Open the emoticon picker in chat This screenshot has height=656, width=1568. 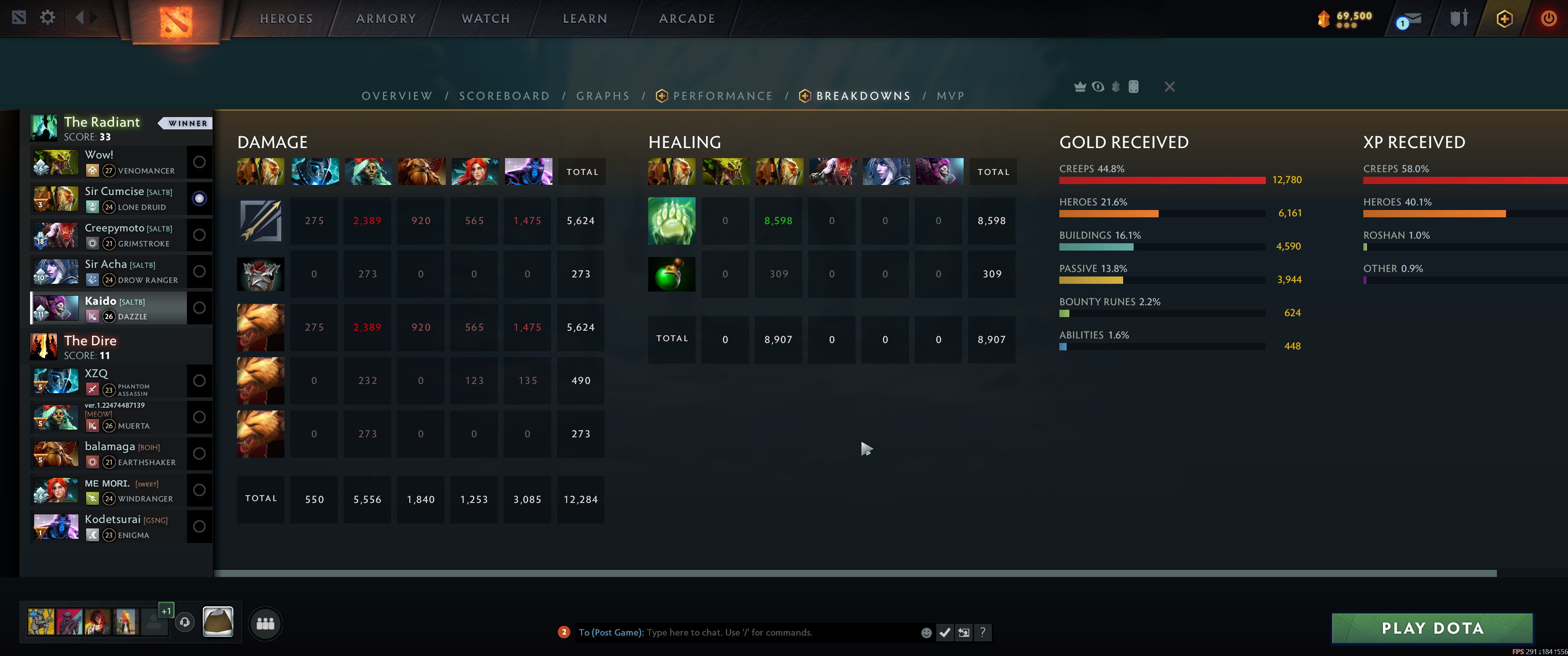point(926,633)
